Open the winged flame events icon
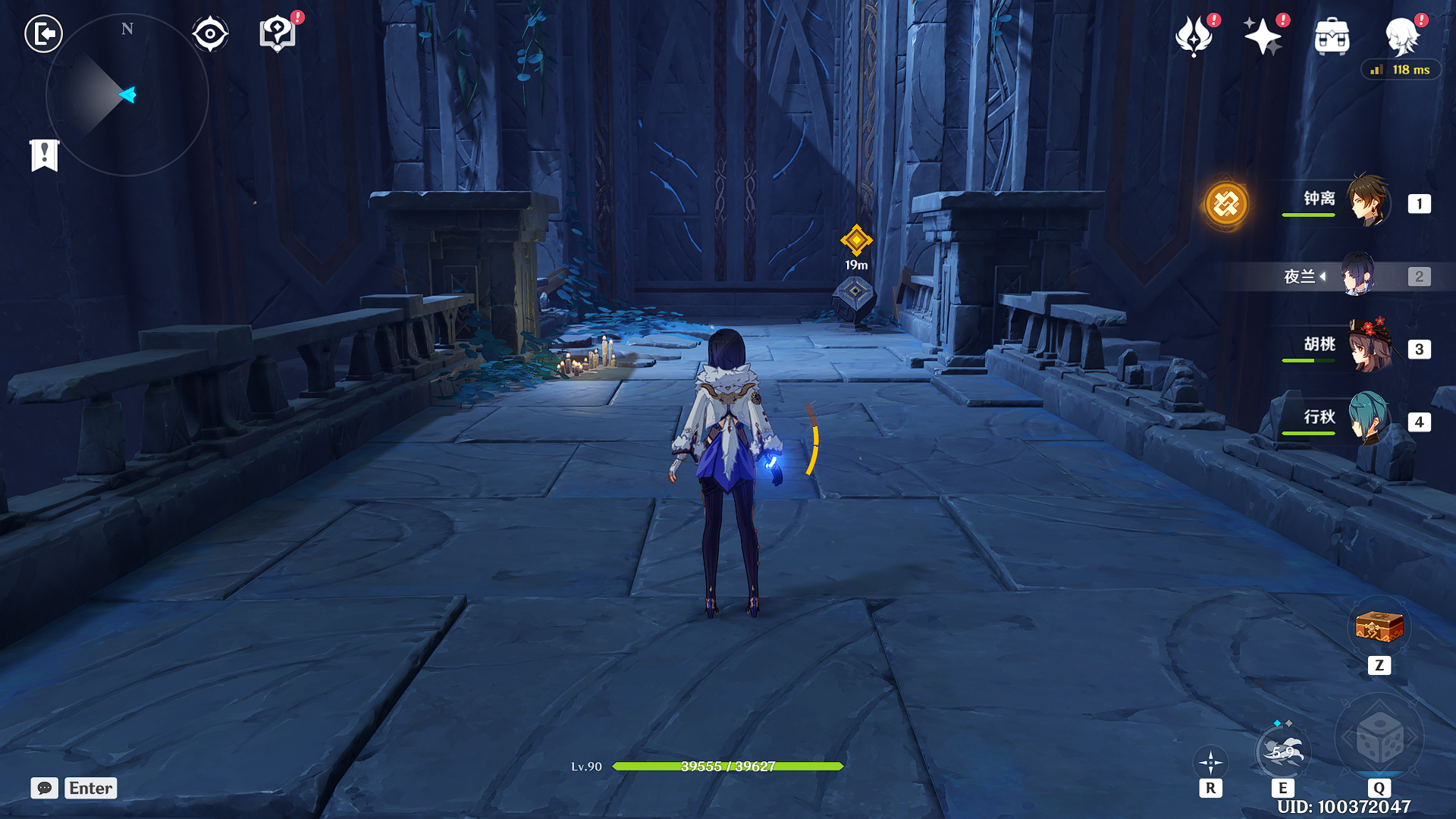1456x819 pixels. pyautogui.click(x=1194, y=36)
